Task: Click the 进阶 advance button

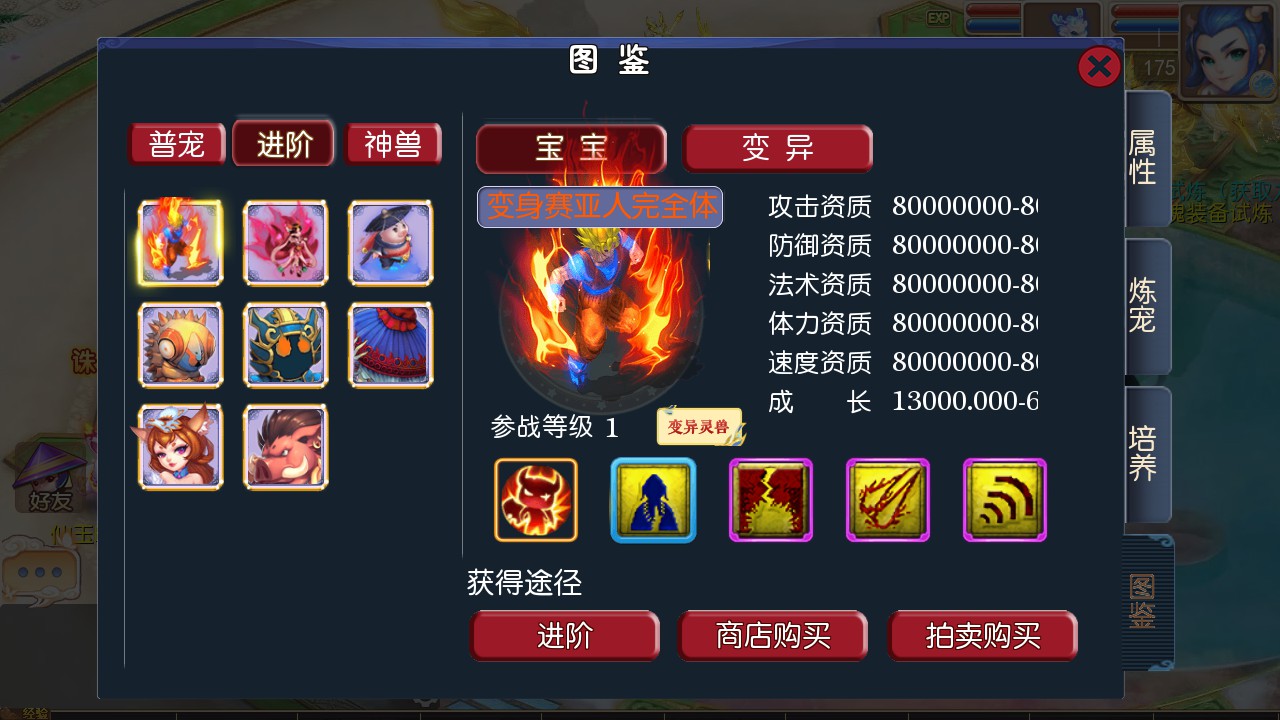Action: (565, 636)
